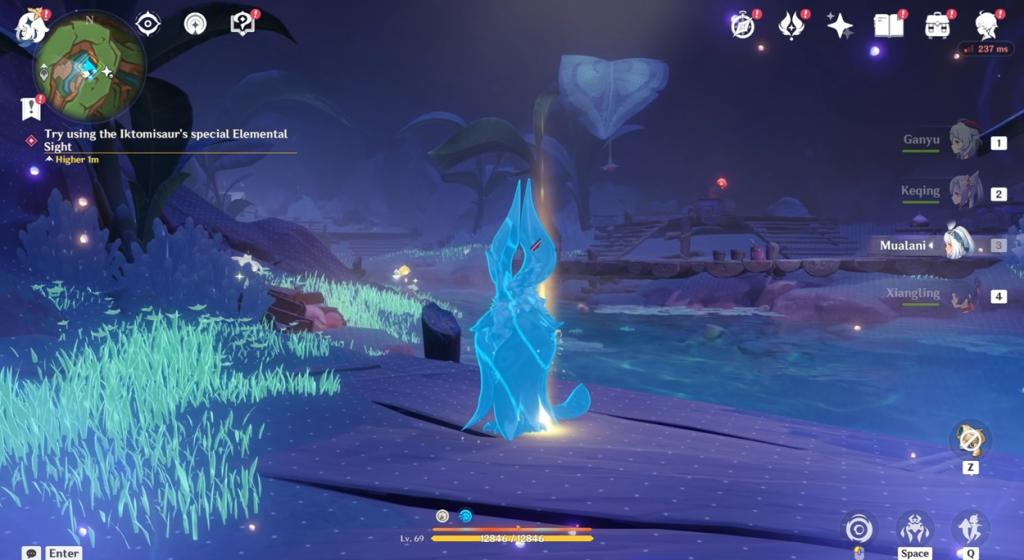Viewport: 1024px width, 560px height.
Task: Open the Paimon main menu
Action: pos(30,26)
